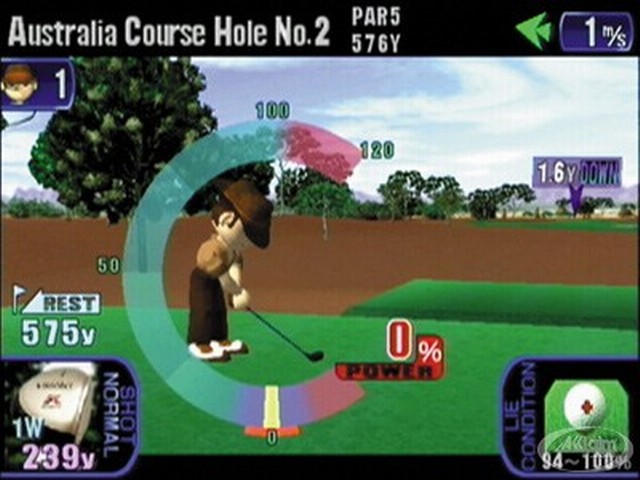
Task: Open the player 1 portrait badge
Action: coord(19,82)
